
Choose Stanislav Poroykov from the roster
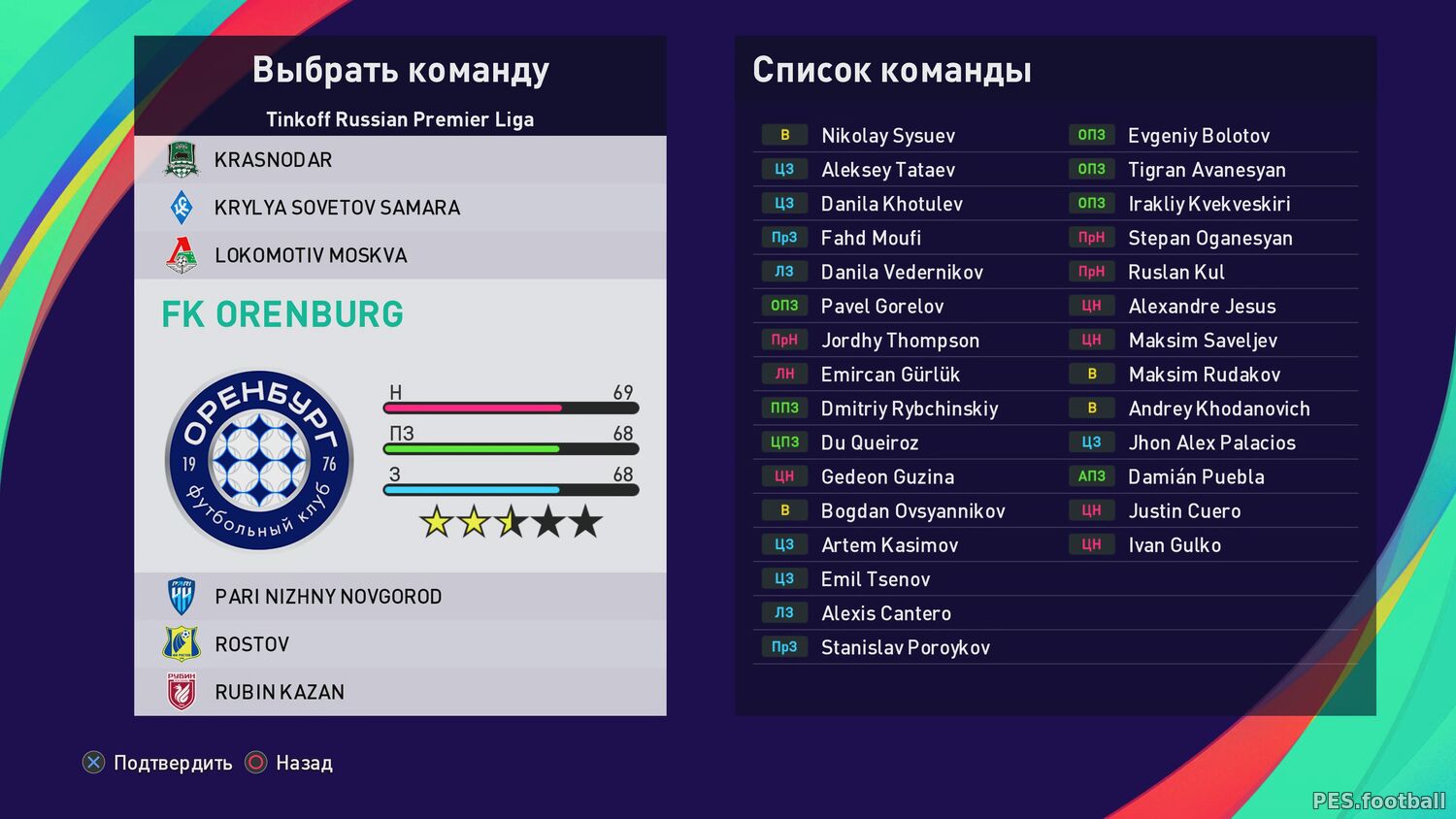(x=905, y=647)
